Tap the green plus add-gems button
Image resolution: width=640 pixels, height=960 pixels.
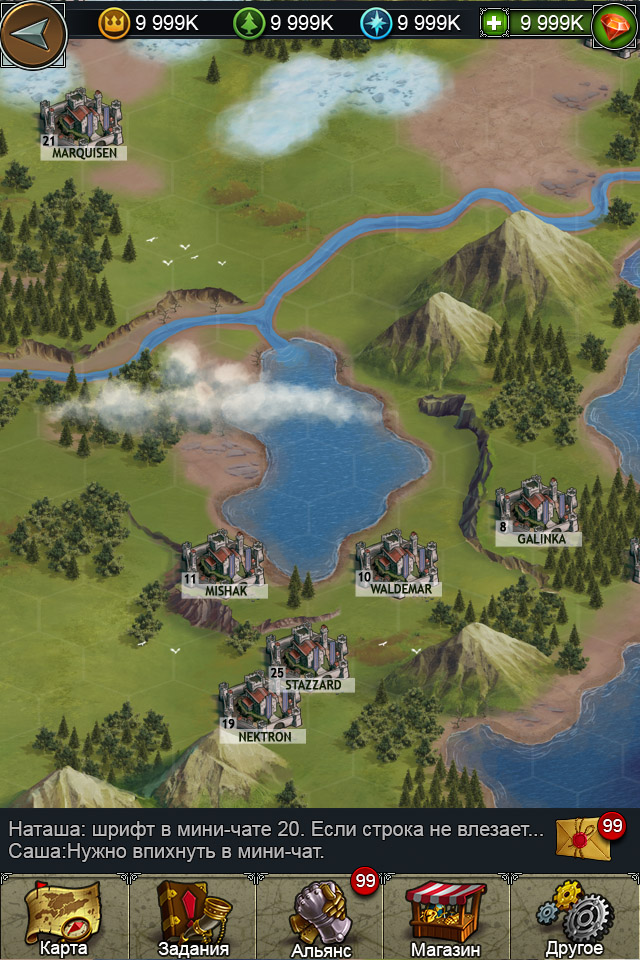(493, 22)
